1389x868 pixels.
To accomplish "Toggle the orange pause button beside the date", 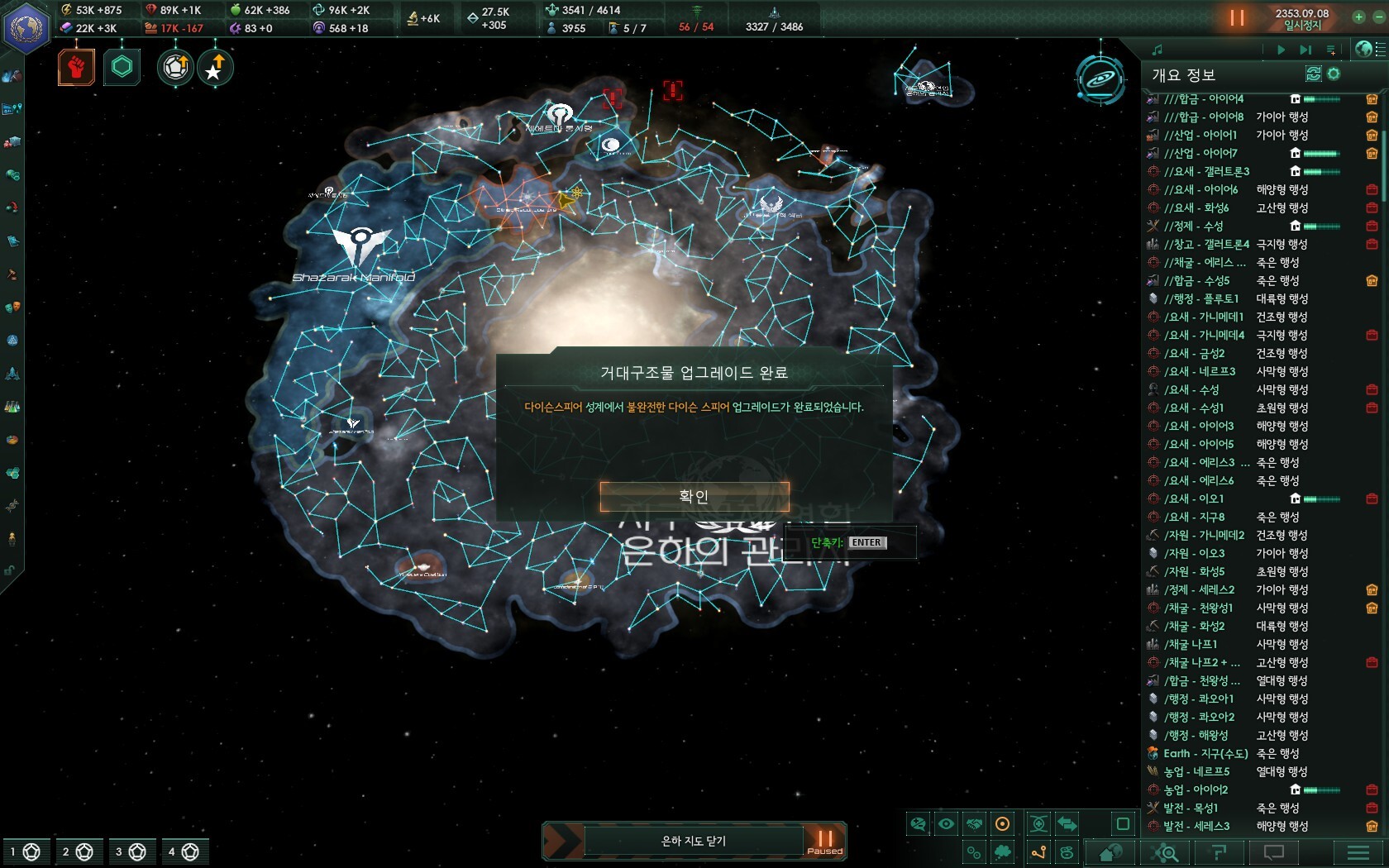I will click(x=1237, y=18).
